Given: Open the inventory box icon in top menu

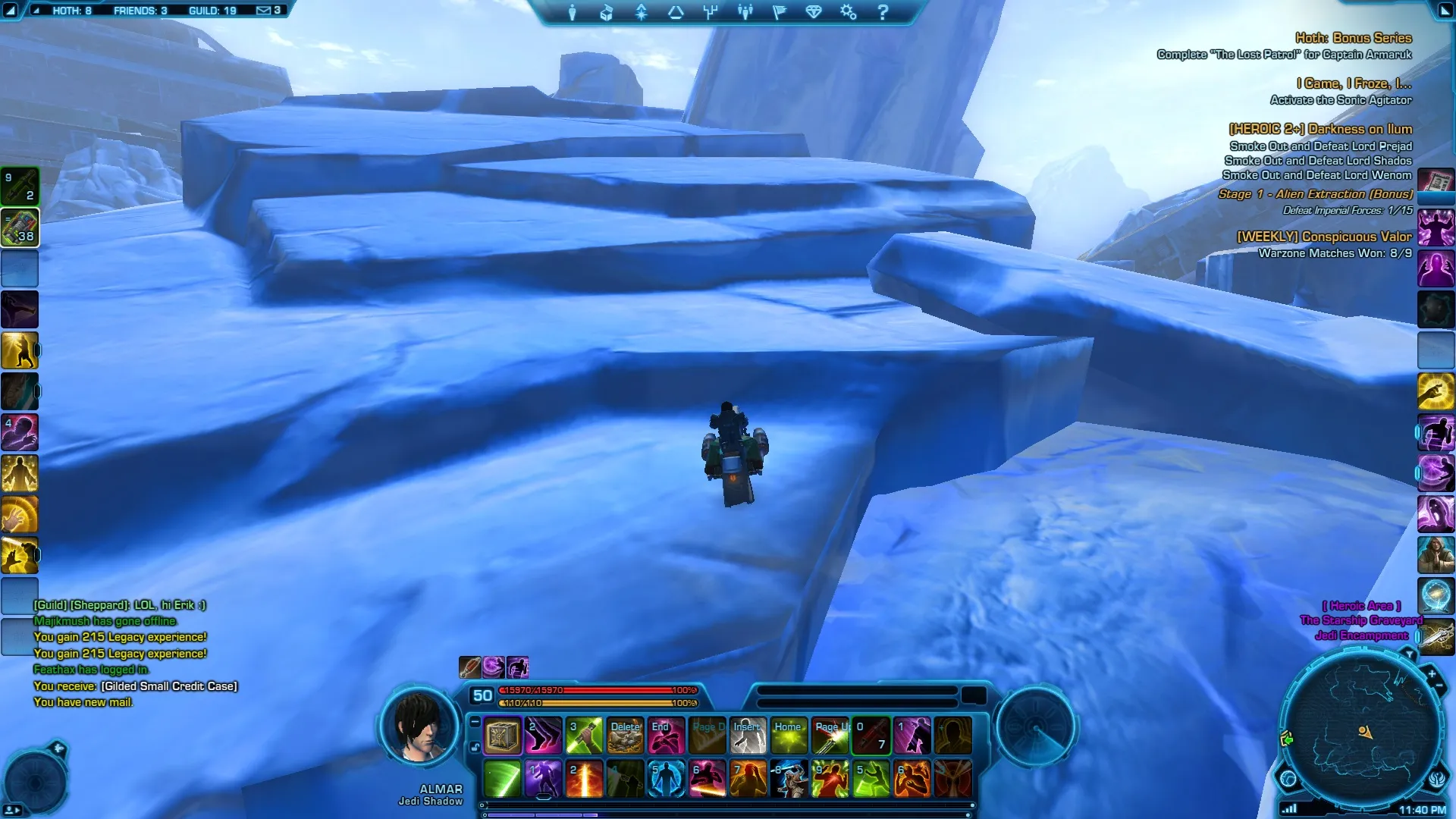Looking at the screenshot, I should 606,12.
